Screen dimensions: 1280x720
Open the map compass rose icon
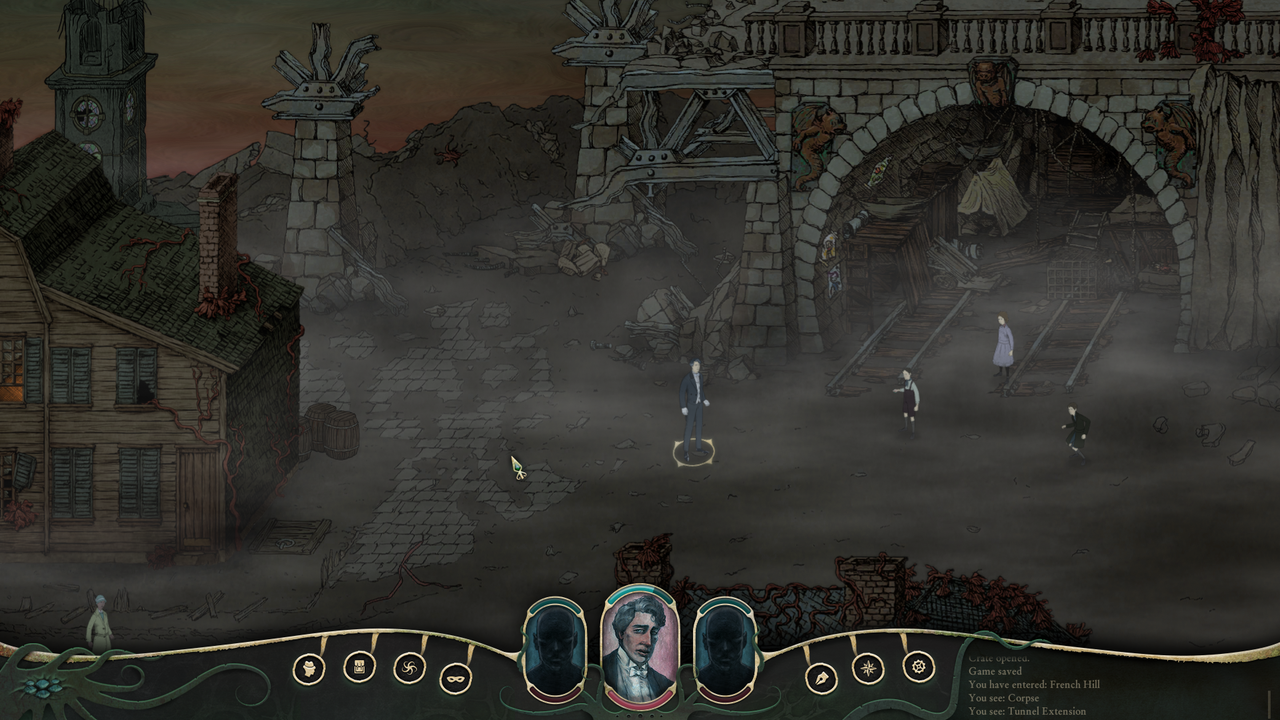(x=869, y=670)
